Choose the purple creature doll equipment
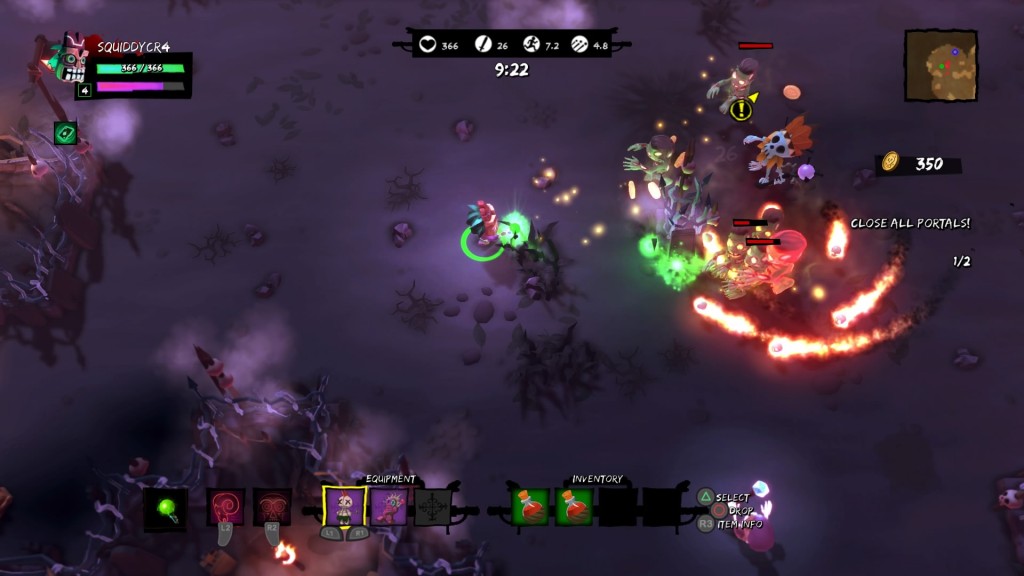1024x576 pixels. click(389, 507)
